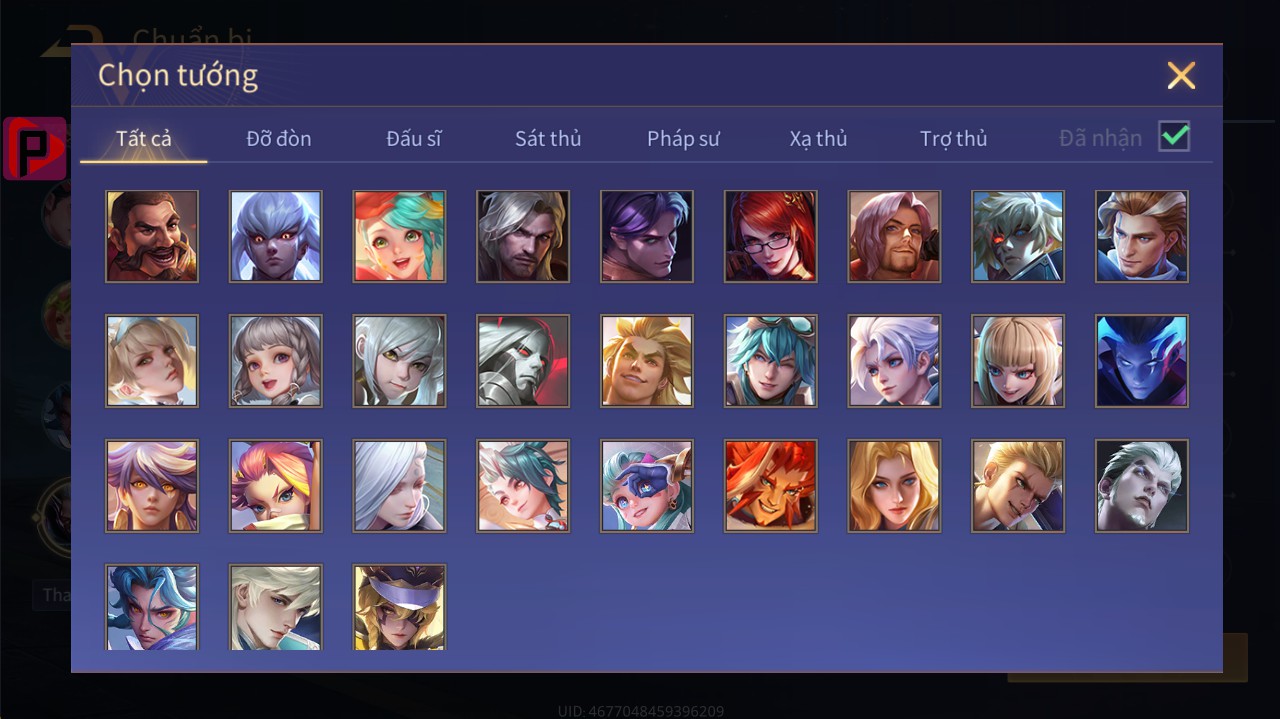Select the Pháp sư category tab
The image size is (1280, 719).
(683, 138)
